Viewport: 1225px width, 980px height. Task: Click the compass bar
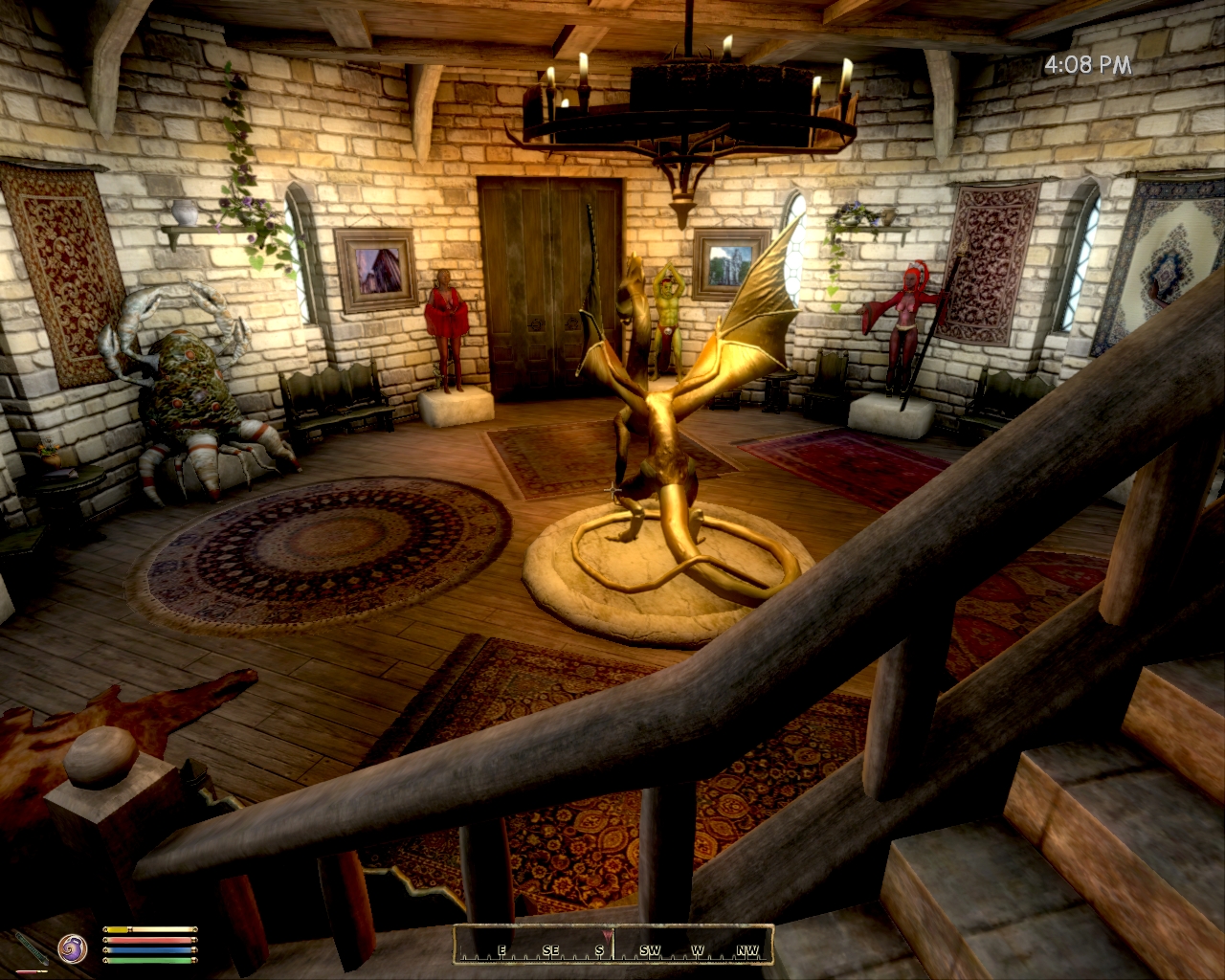(x=612, y=944)
